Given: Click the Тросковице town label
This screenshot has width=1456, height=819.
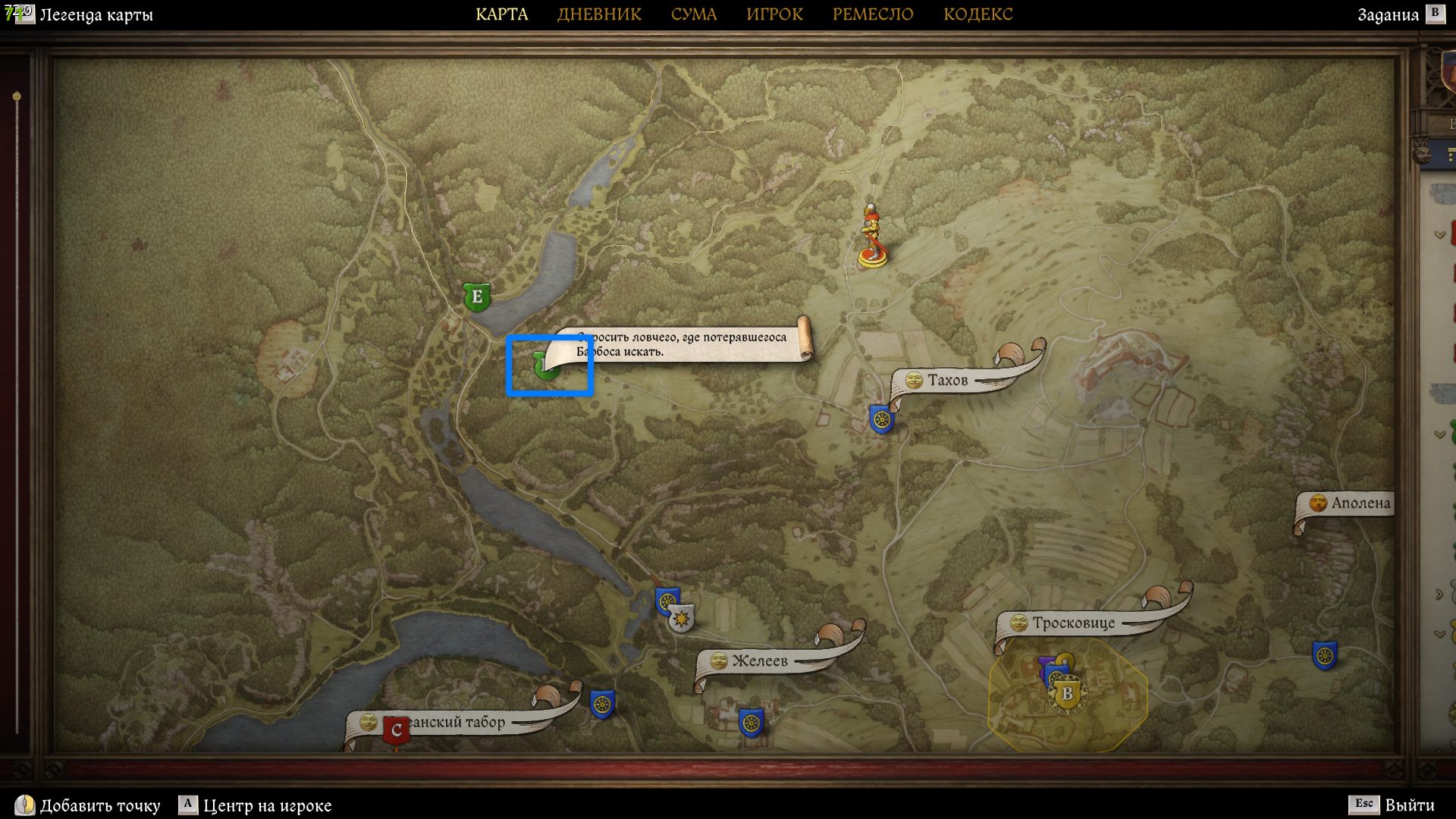Looking at the screenshot, I should pos(1073,623).
